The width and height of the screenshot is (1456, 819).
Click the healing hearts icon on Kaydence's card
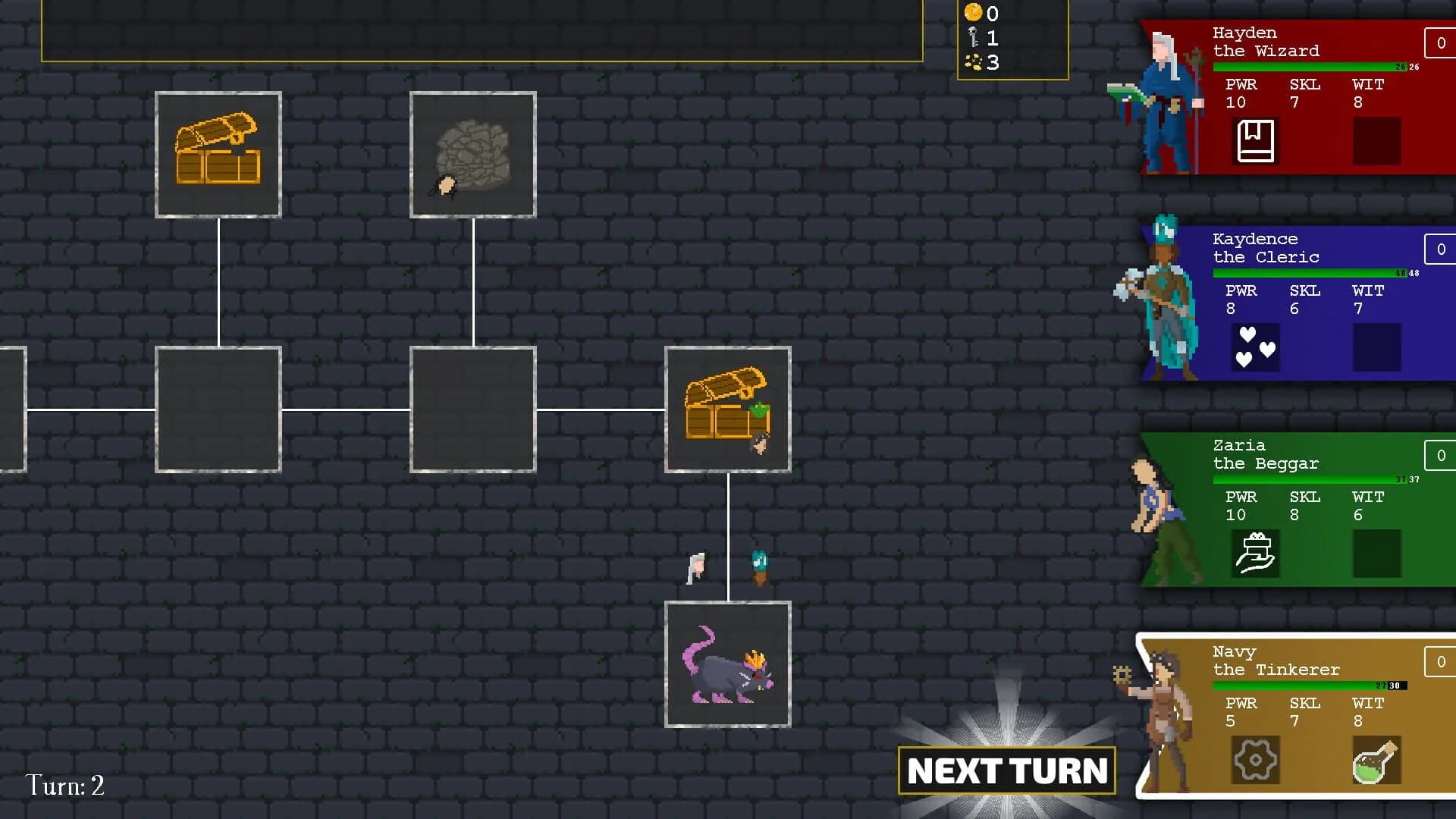pyautogui.click(x=1256, y=347)
